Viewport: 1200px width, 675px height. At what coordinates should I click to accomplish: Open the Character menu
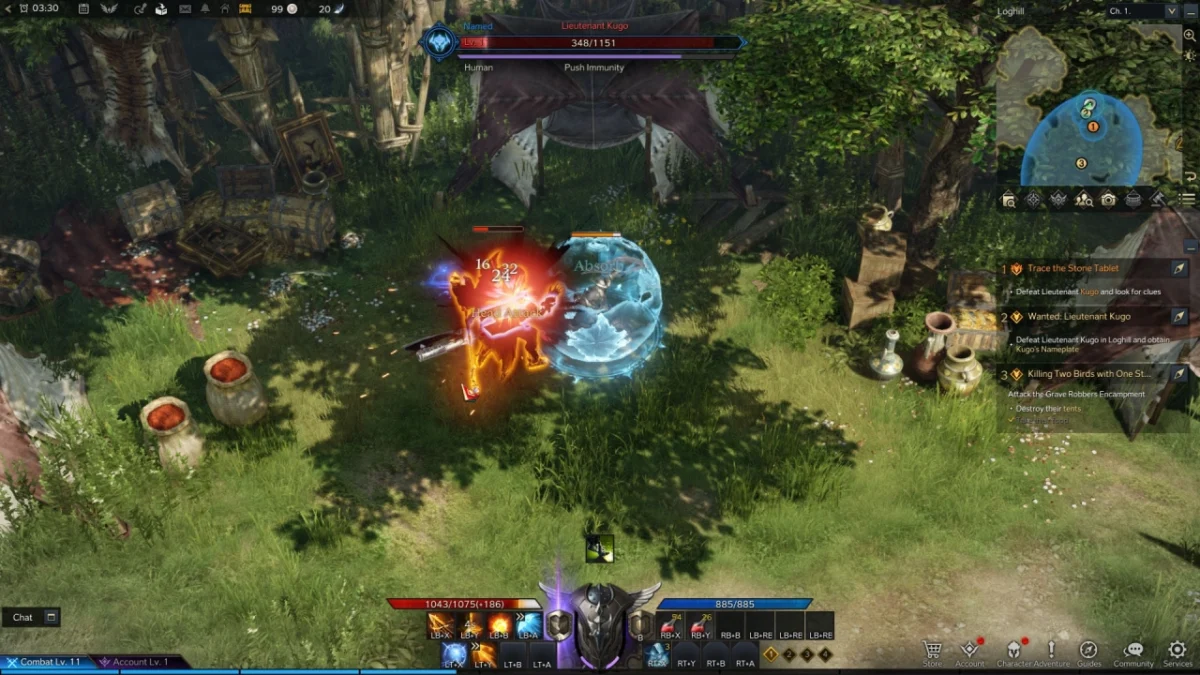[1013, 651]
